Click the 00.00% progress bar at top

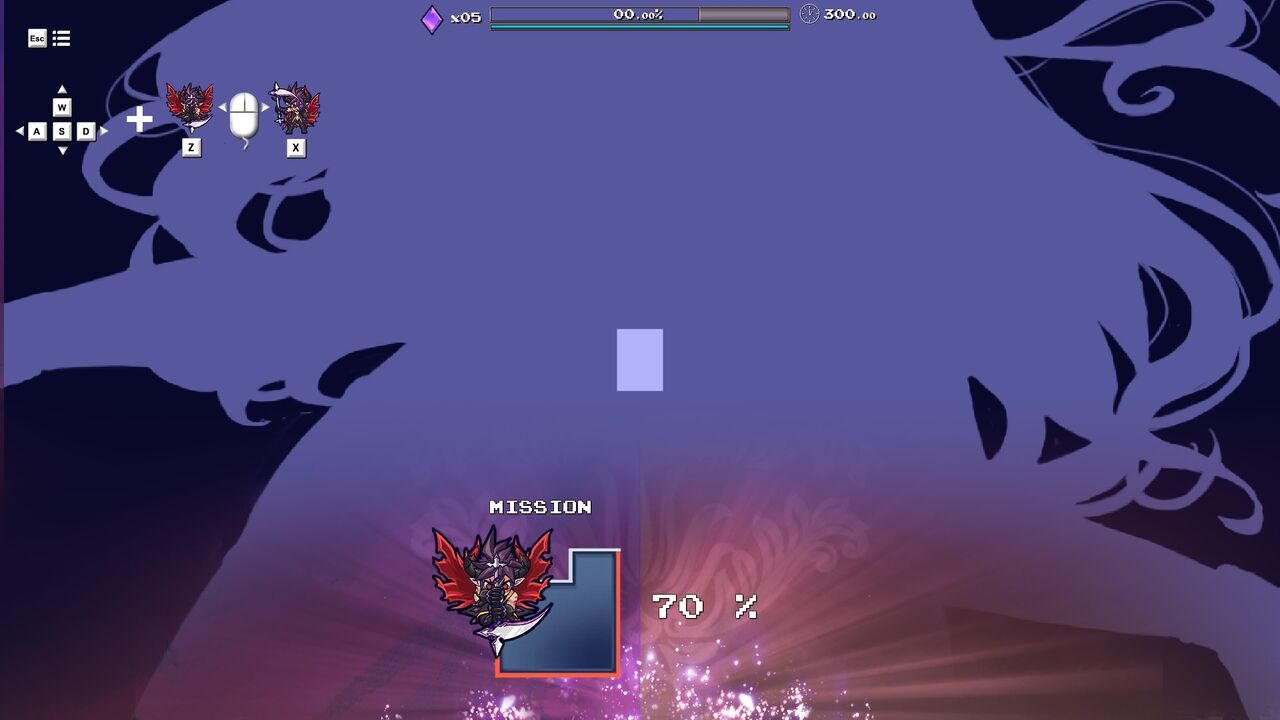tap(638, 16)
